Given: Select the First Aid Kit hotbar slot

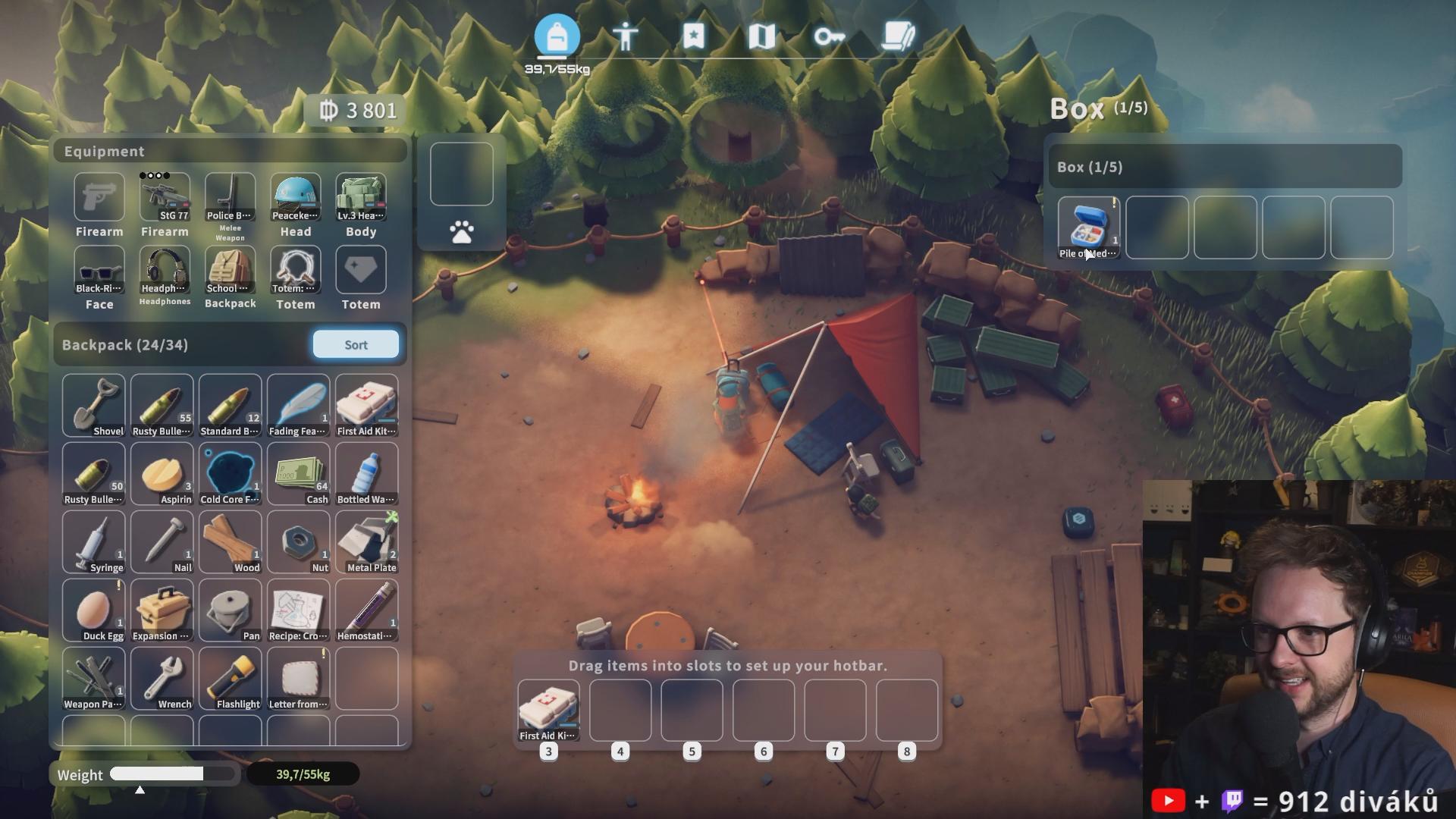Looking at the screenshot, I should point(548,711).
